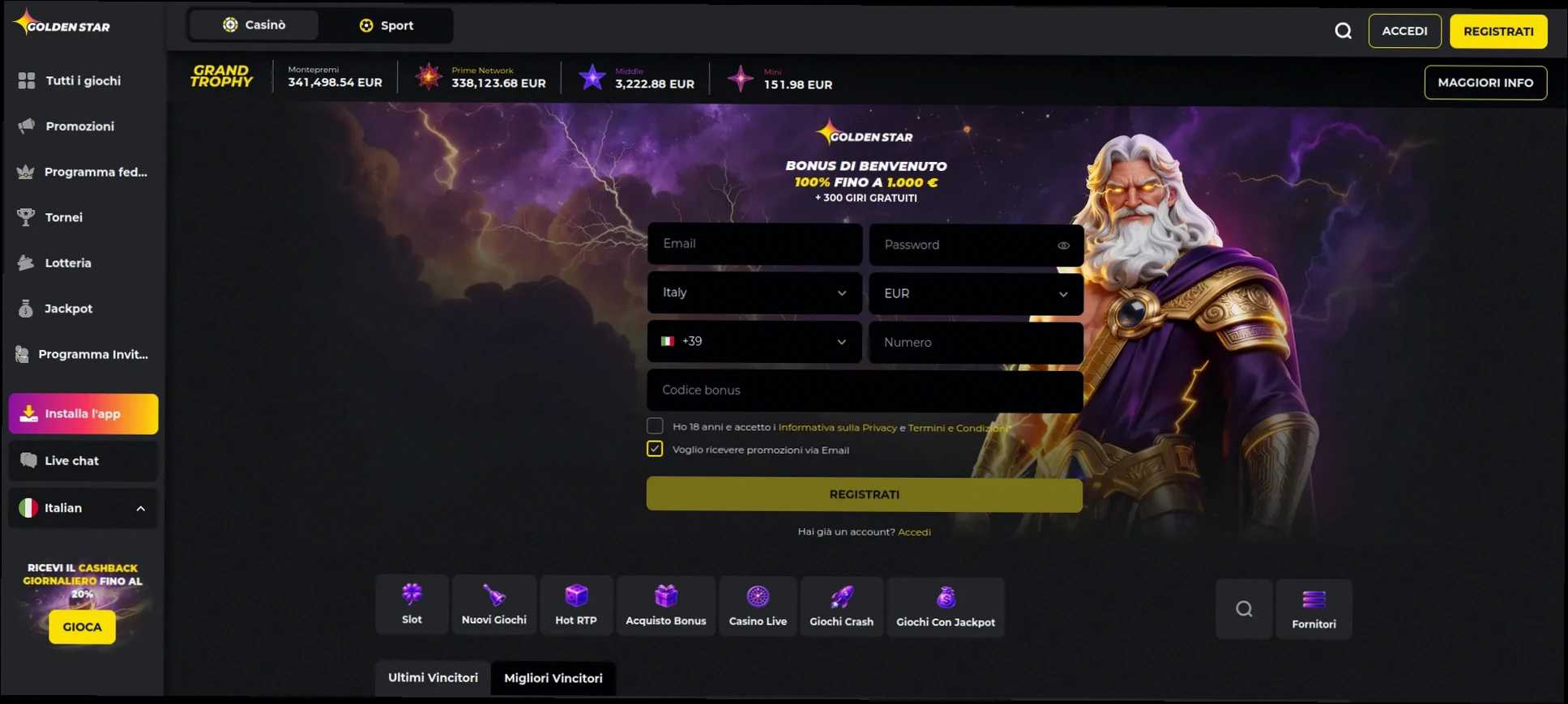Open the Italy country dropdown
The height and width of the screenshot is (704, 1568).
[x=754, y=293]
